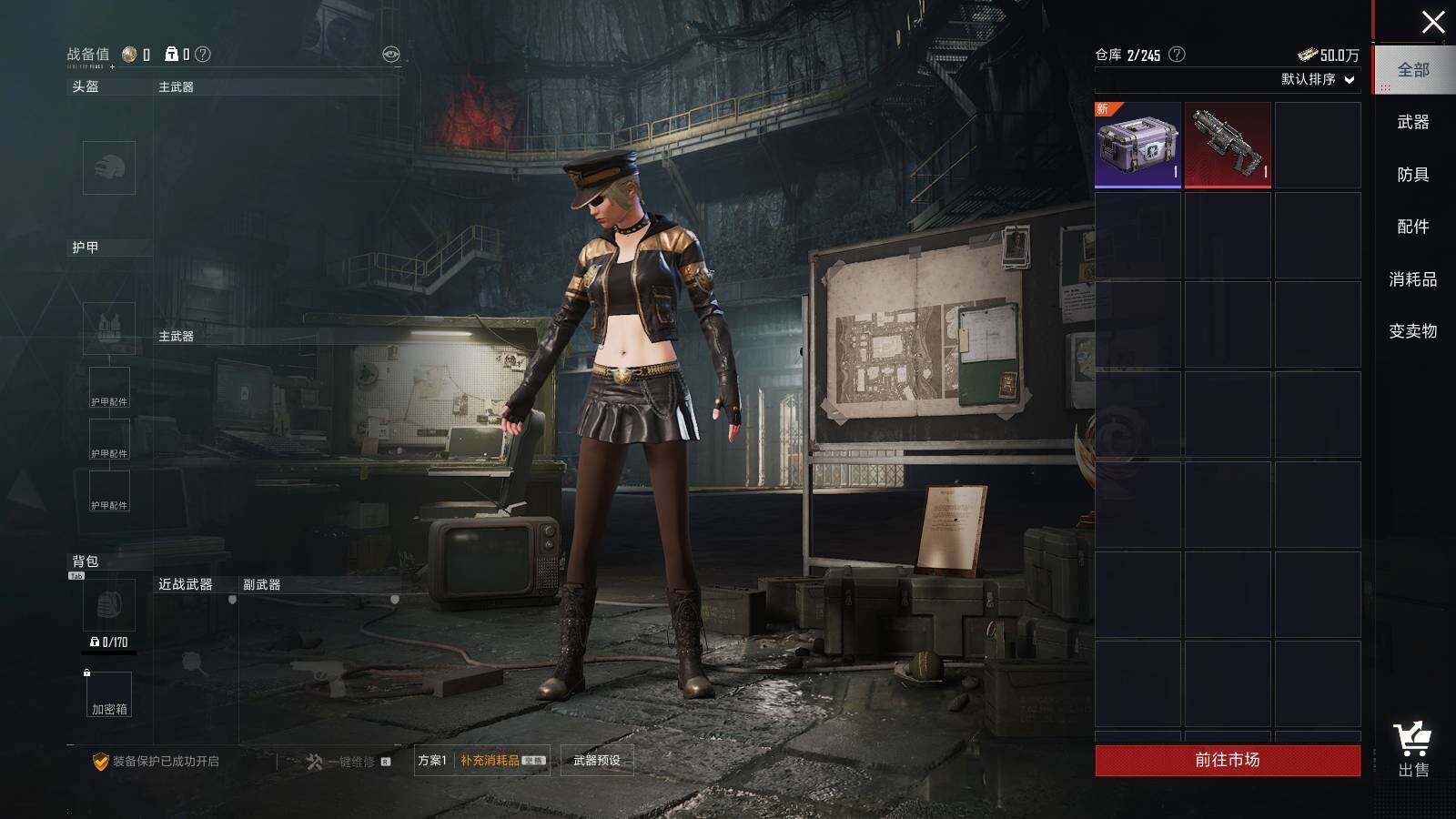
Task: Close the warehouse screen
Action: (1432, 23)
